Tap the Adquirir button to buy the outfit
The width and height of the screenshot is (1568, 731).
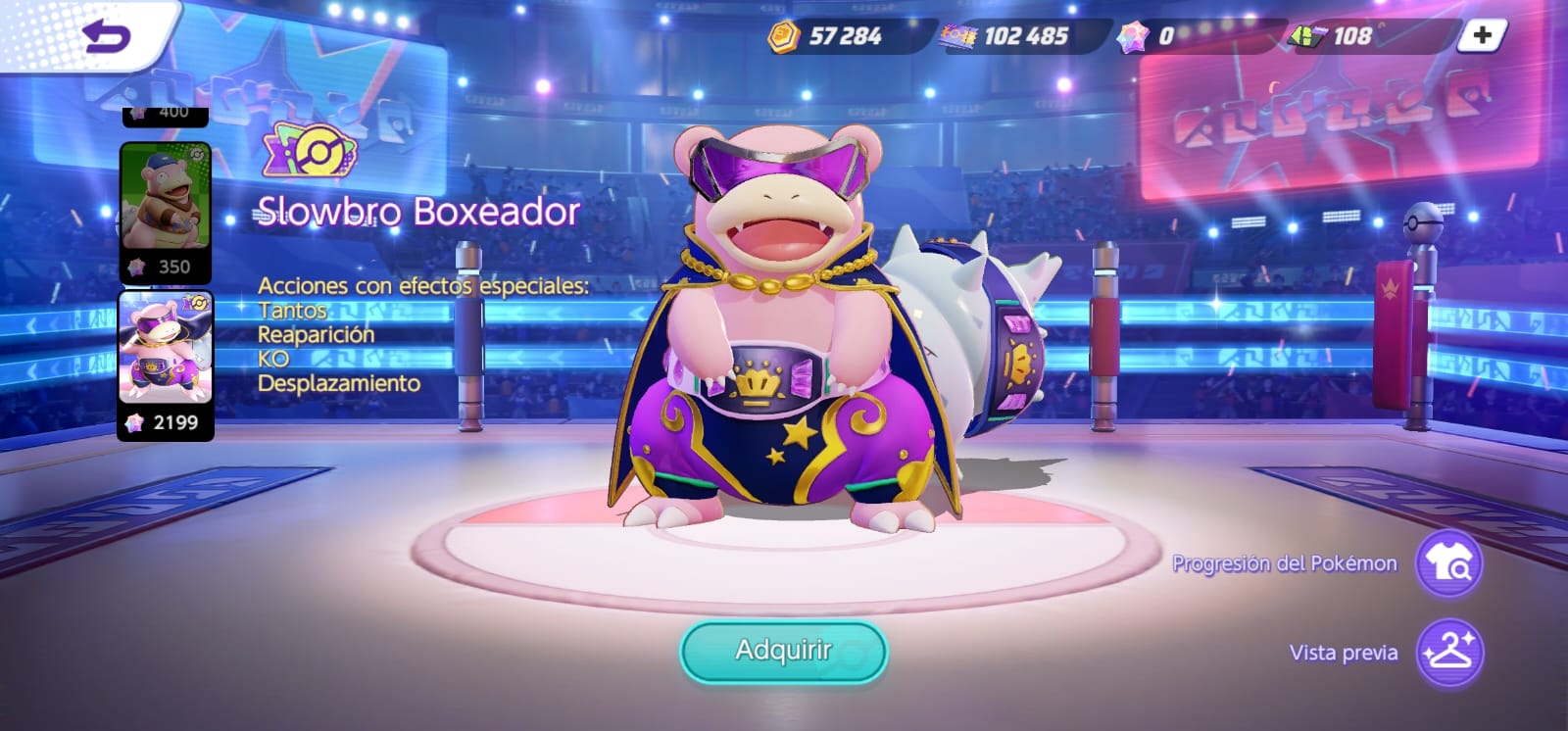coord(783,652)
